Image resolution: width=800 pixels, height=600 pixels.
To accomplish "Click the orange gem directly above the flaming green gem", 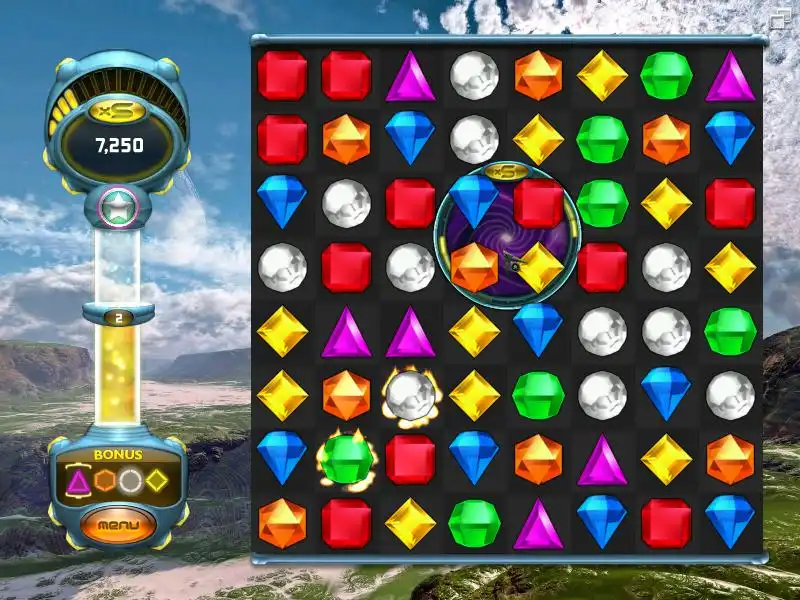I will (x=346, y=395).
